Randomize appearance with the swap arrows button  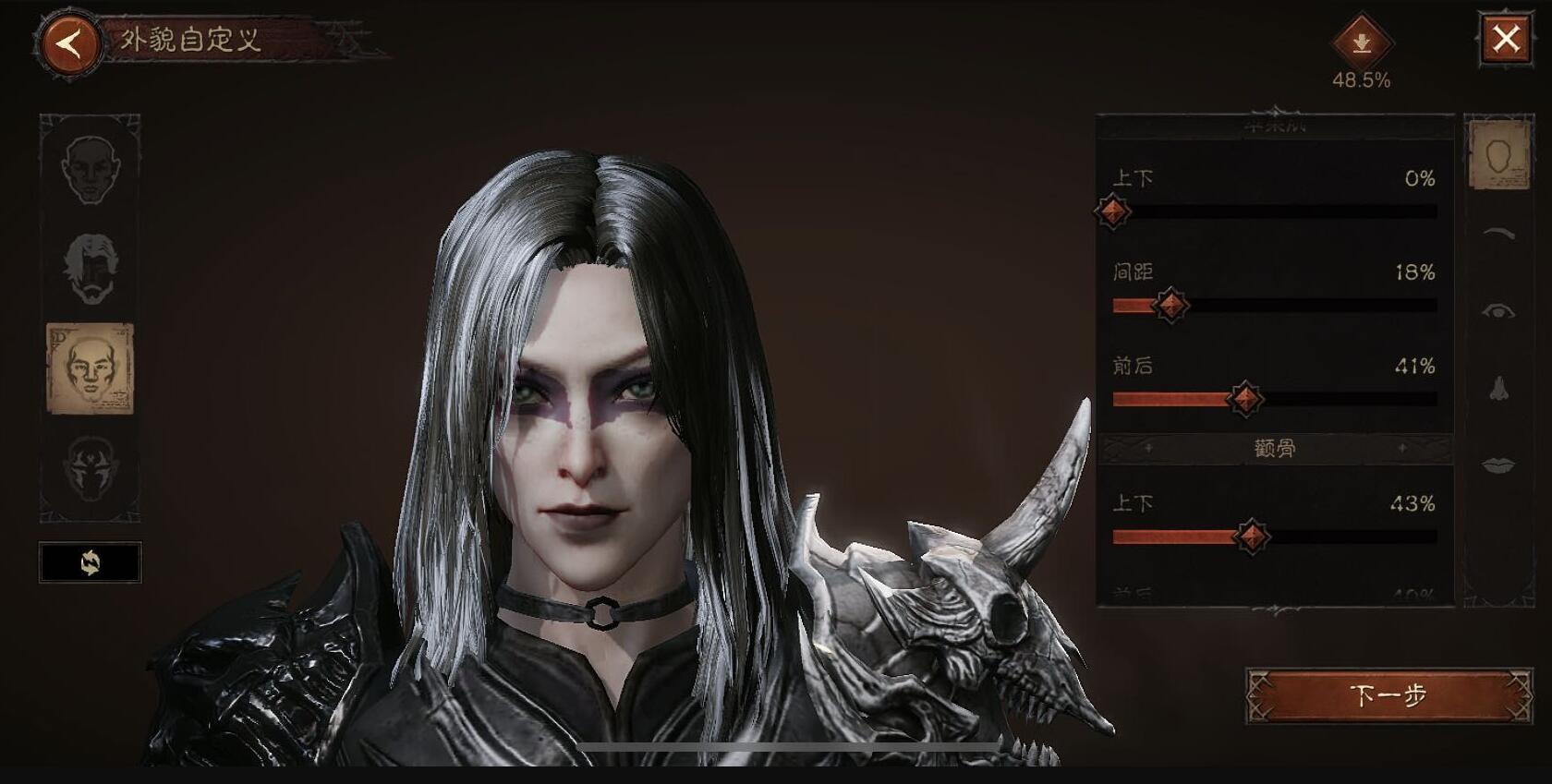pyautogui.click(x=91, y=562)
